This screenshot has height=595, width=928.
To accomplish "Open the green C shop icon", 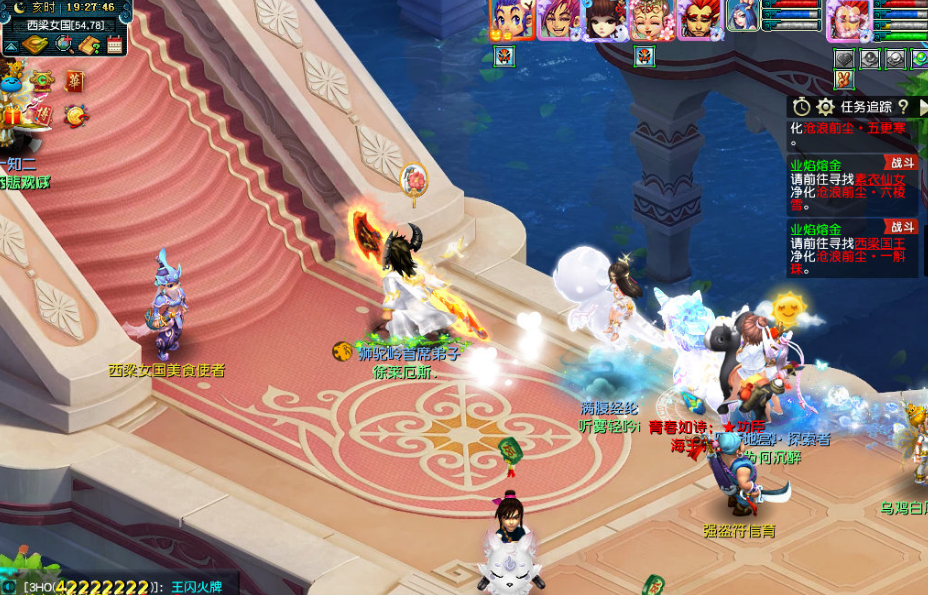I will tap(41, 80).
